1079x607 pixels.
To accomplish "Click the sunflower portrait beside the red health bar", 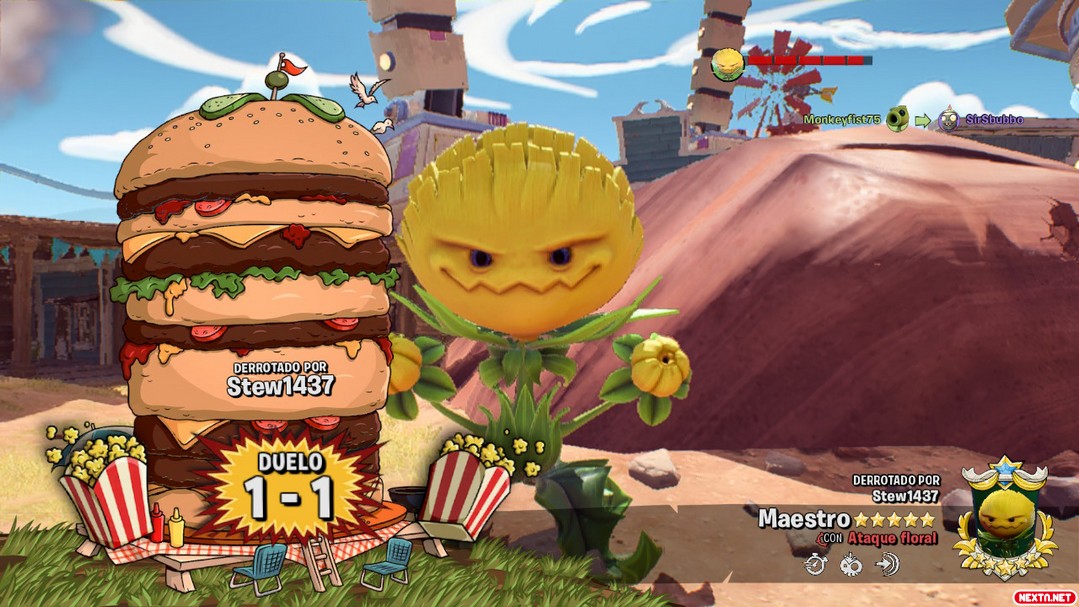I will 727,65.
